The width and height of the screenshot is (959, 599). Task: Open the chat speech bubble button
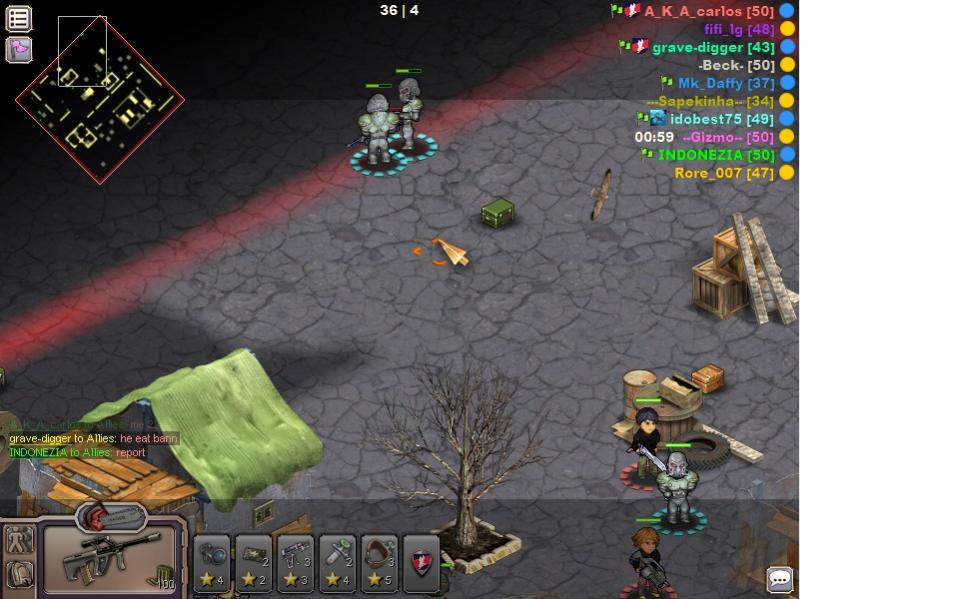click(780, 580)
